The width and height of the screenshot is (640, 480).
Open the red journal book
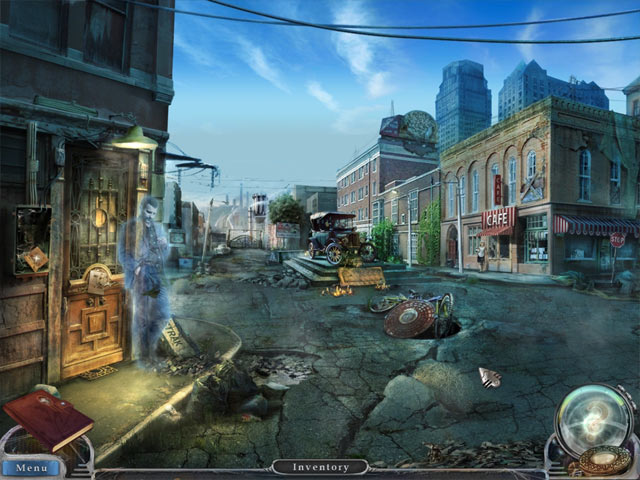(x=47, y=418)
